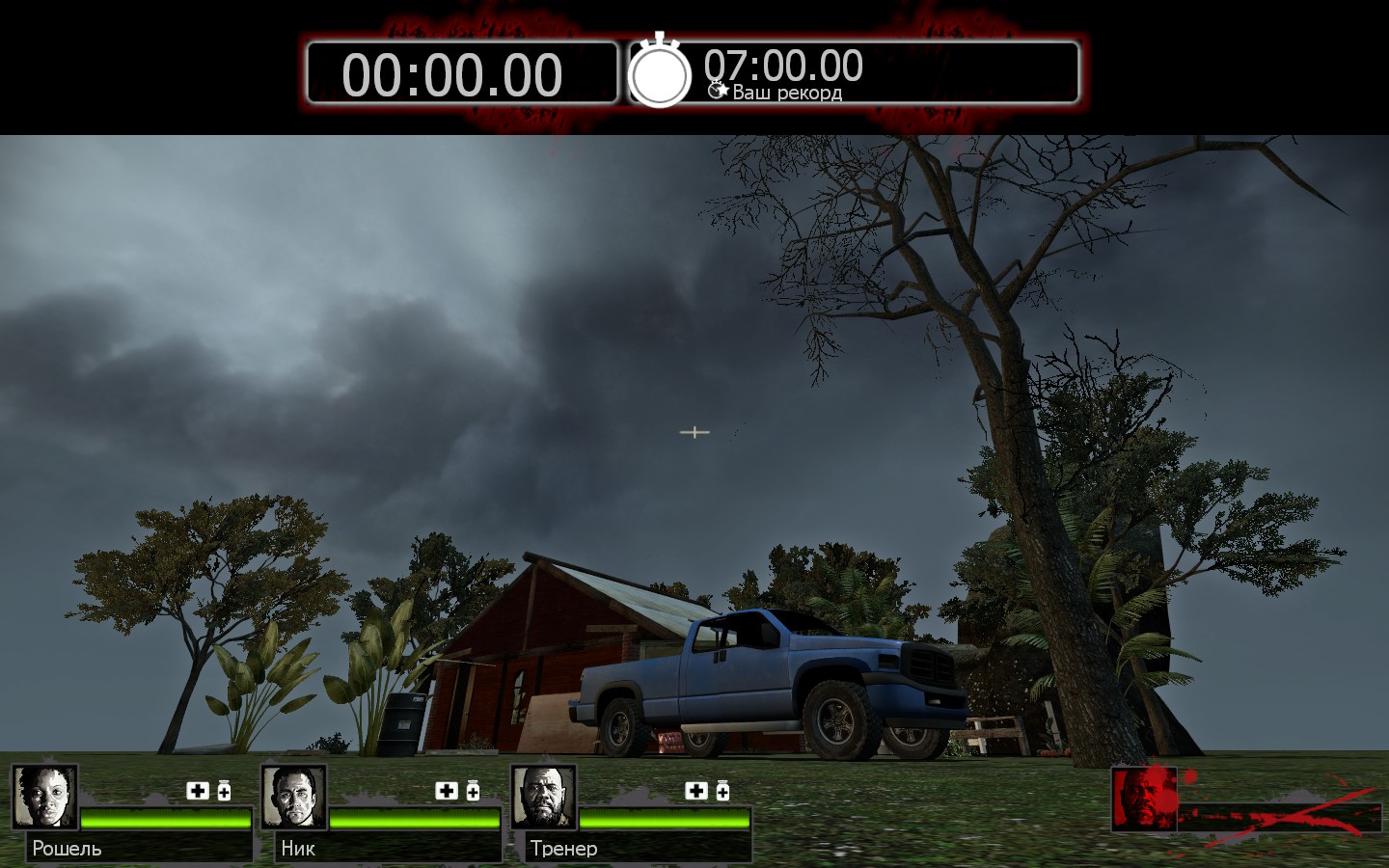This screenshot has height=868, width=1389.
Task: Click Rochelle's portrait labeled Рошель
Action: click(x=45, y=797)
